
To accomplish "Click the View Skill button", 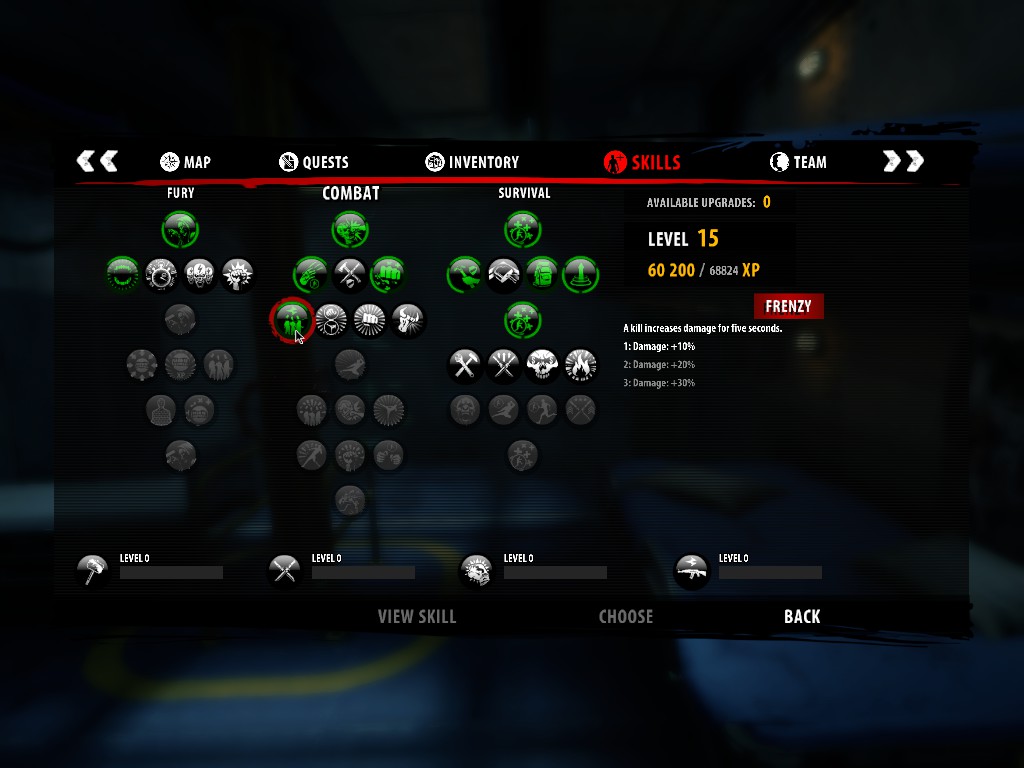I will 416,617.
